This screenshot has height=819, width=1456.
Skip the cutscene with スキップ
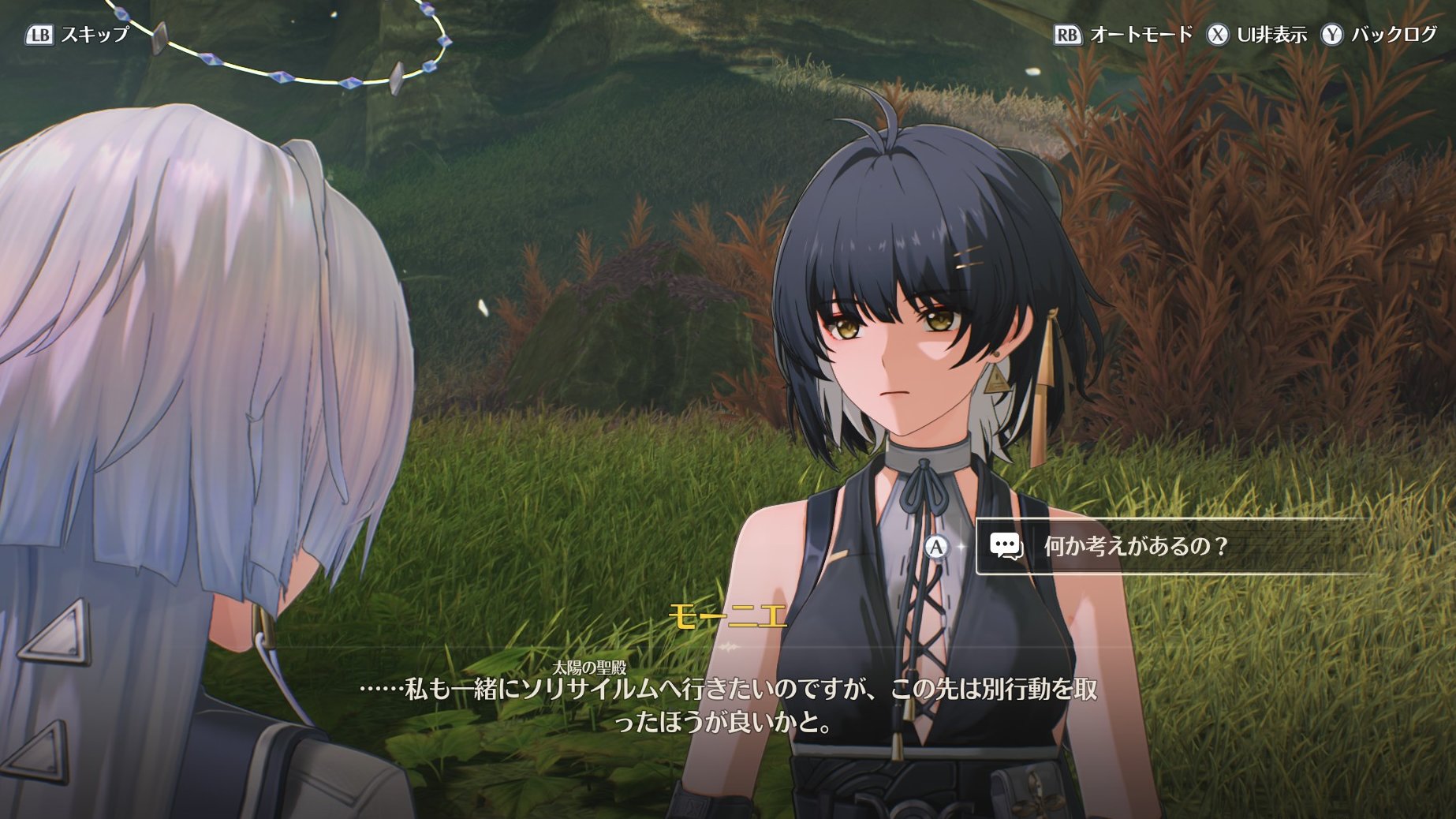[77, 35]
